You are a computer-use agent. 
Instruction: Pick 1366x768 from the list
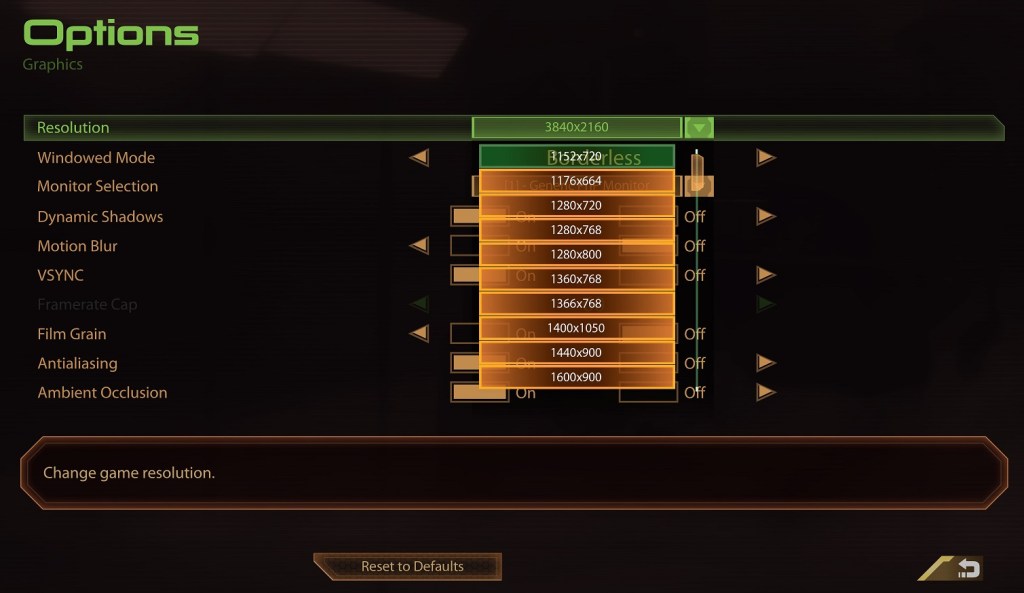click(x=577, y=304)
